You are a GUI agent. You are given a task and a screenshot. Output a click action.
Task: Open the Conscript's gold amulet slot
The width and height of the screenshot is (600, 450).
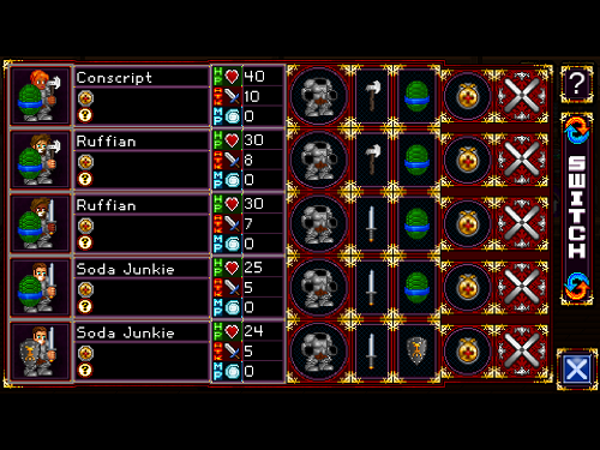(466, 96)
